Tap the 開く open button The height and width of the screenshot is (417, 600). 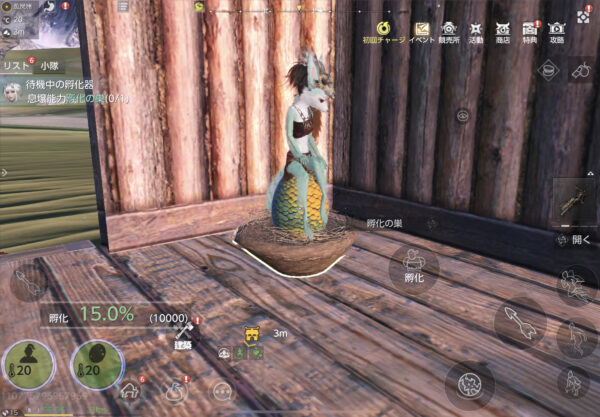pos(575,240)
